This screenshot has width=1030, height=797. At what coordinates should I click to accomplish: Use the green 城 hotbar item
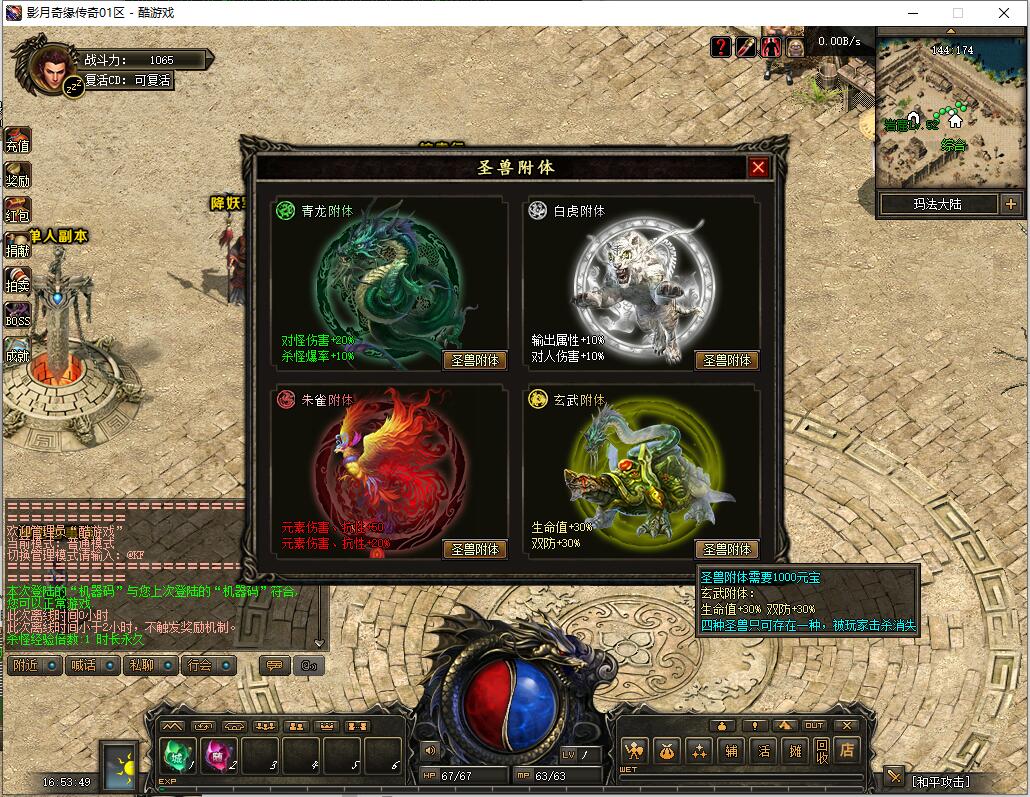point(178,755)
